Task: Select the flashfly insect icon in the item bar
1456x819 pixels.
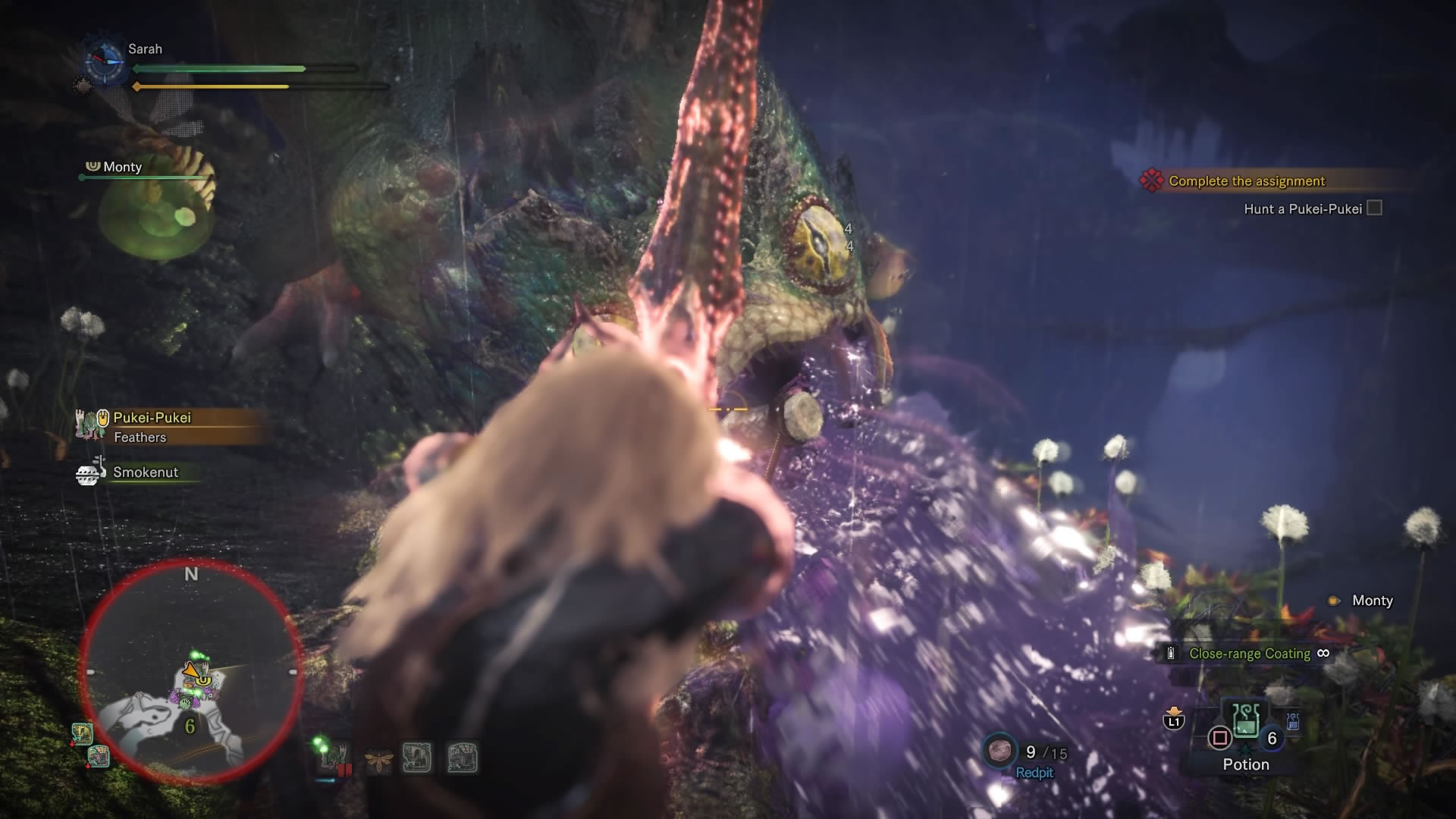Action: point(378,758)
